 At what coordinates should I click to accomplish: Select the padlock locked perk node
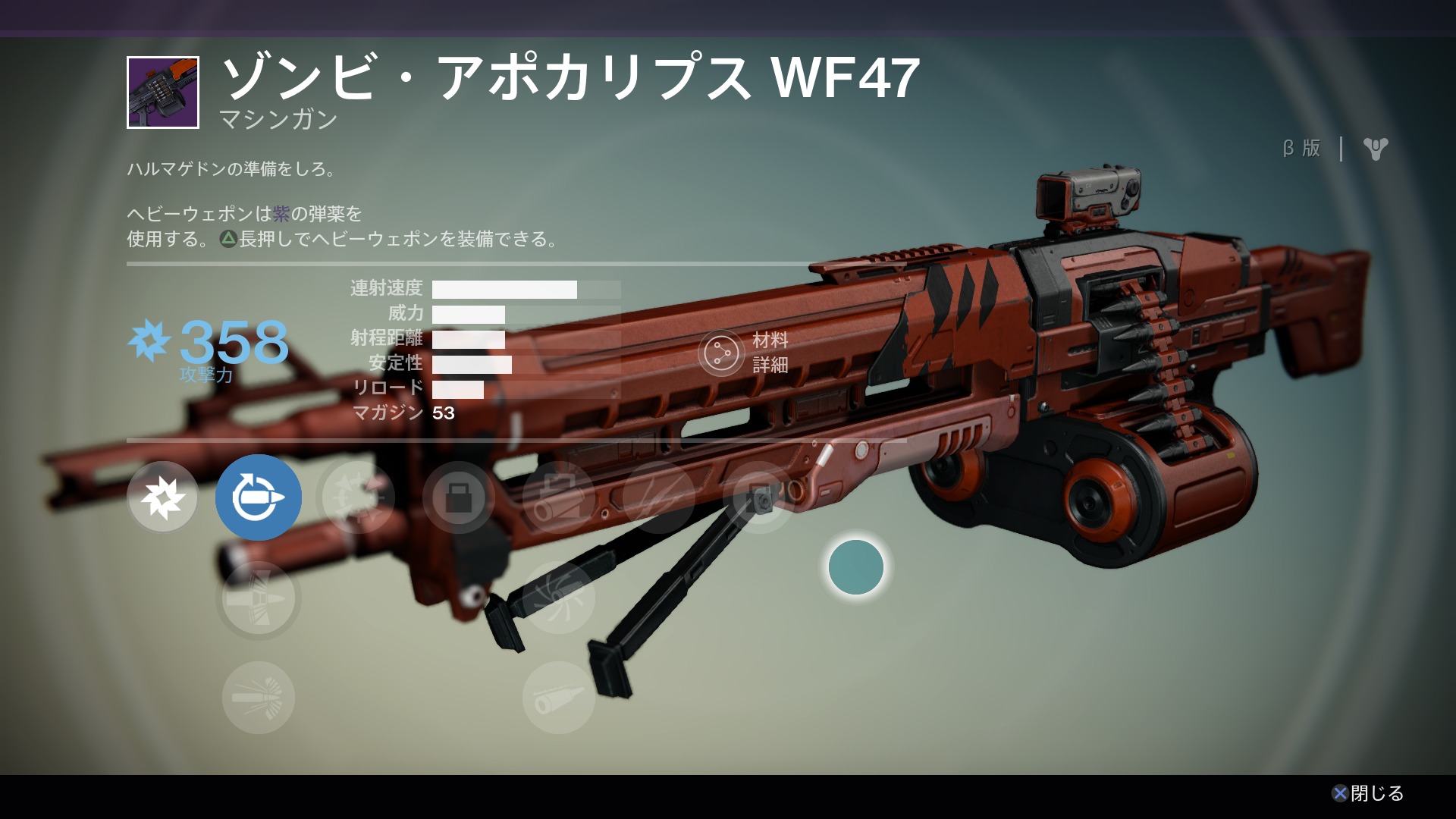pos(458,497)
